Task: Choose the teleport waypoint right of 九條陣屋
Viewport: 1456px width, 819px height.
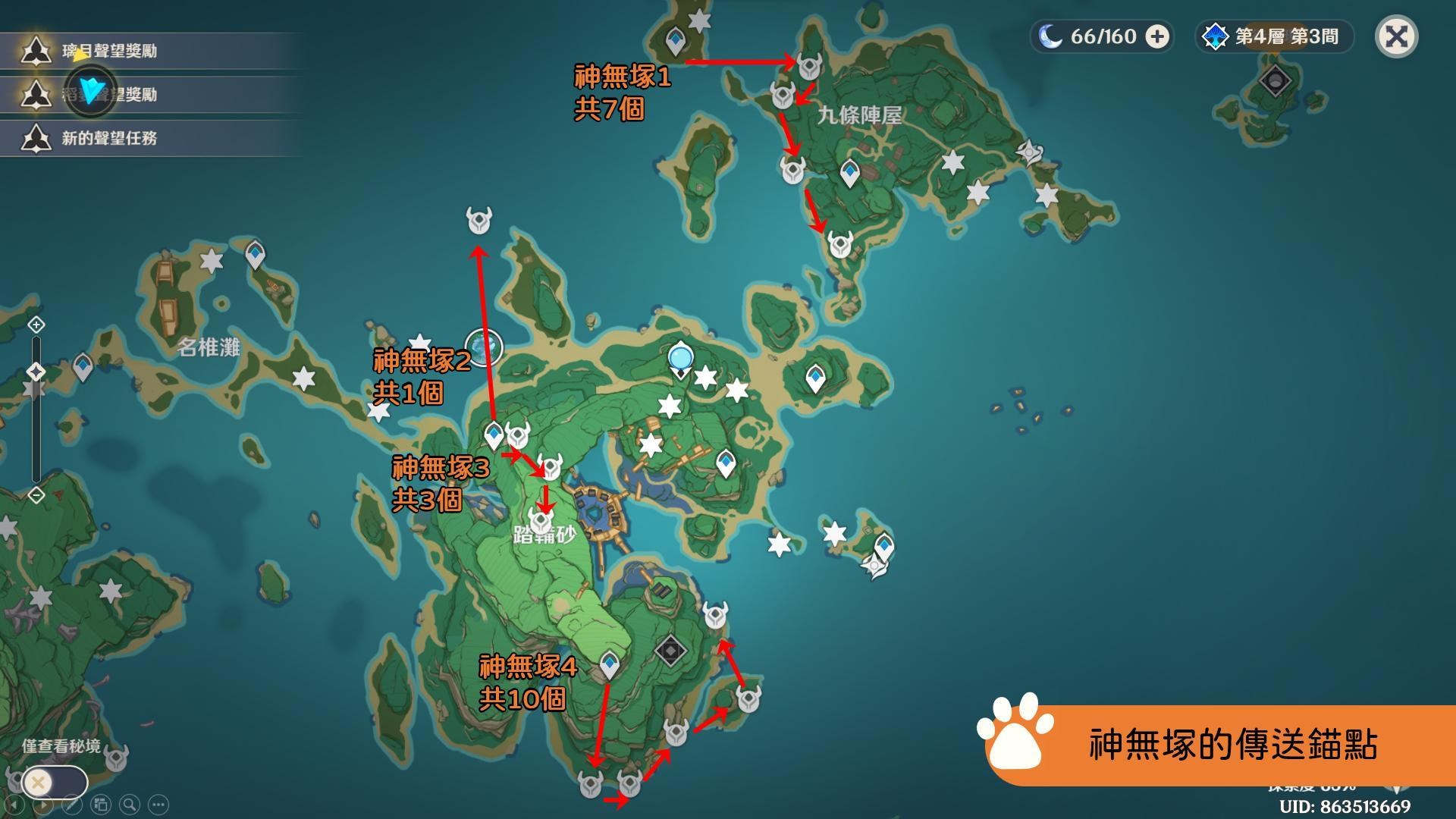Action: click(x=849, y=173)
